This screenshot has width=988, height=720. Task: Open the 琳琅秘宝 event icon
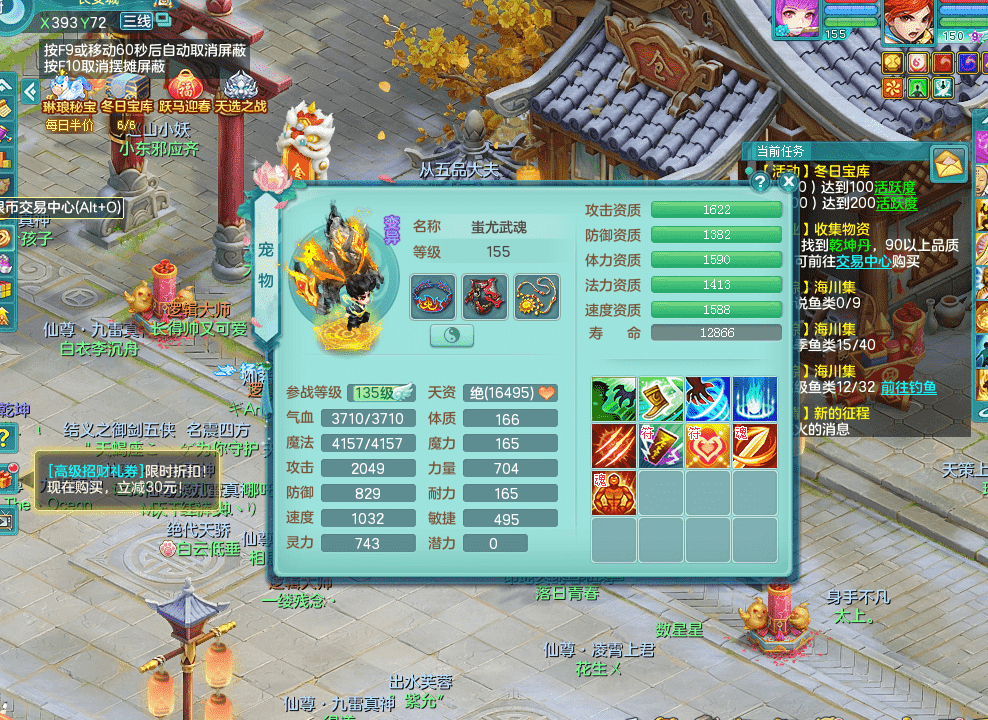69,92
